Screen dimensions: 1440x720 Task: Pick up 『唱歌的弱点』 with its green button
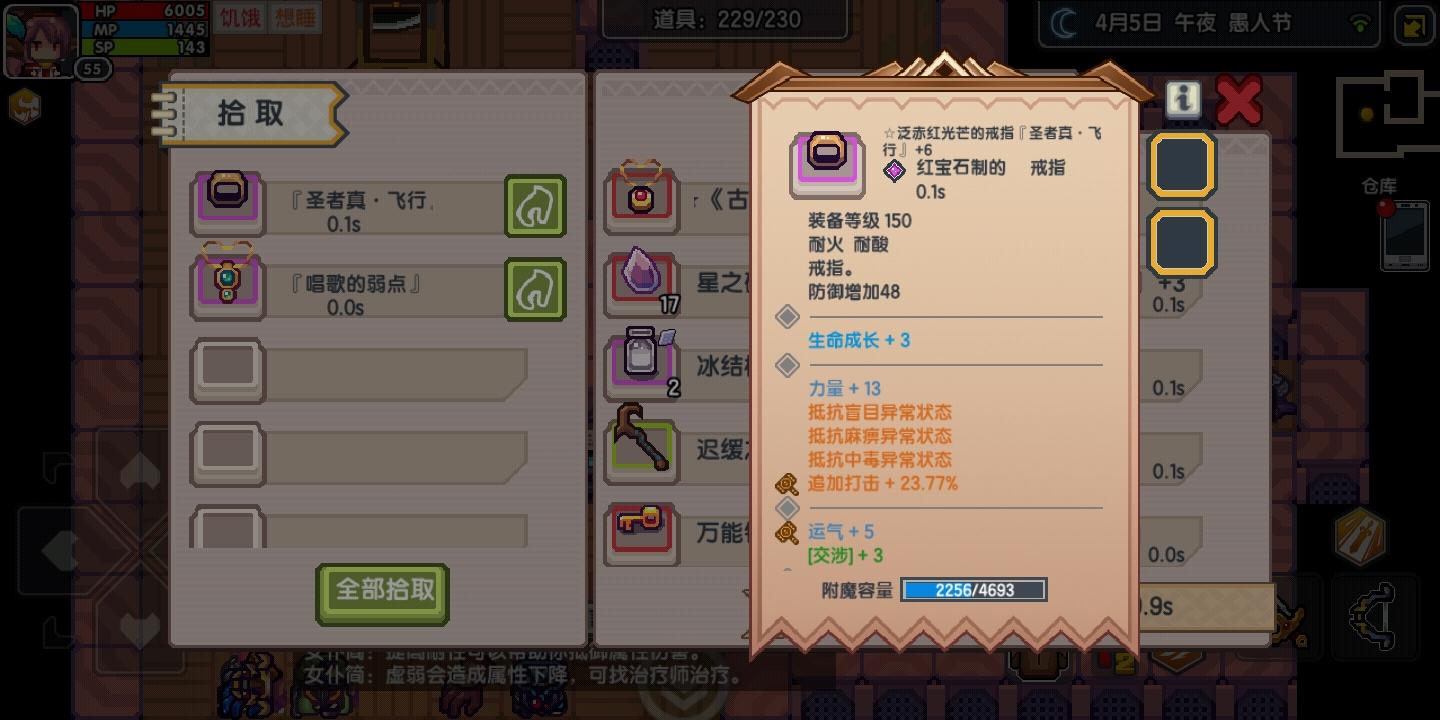coord(535,289)
